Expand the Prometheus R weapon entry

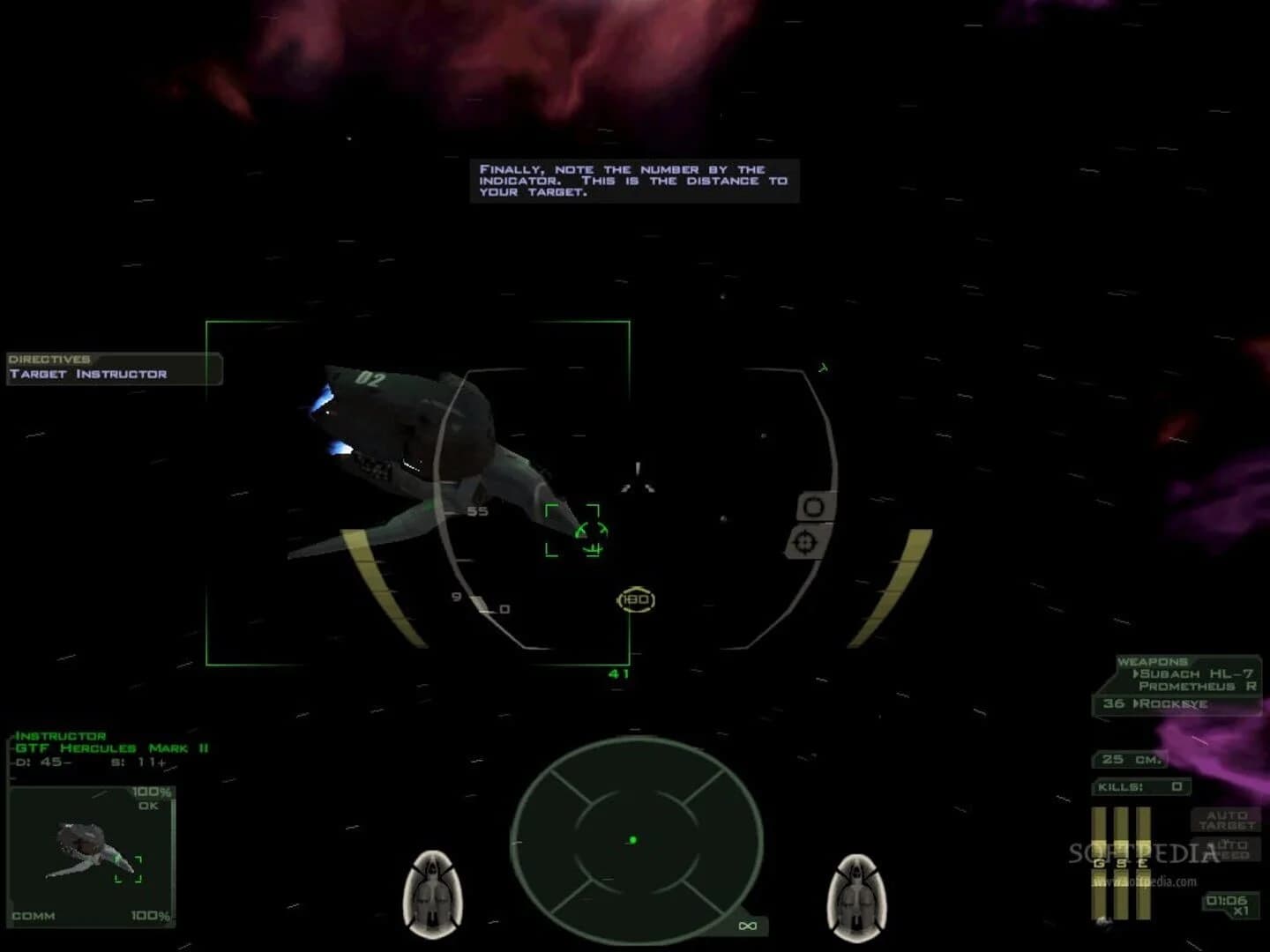pyautogui.click(x=1196, y=685)
